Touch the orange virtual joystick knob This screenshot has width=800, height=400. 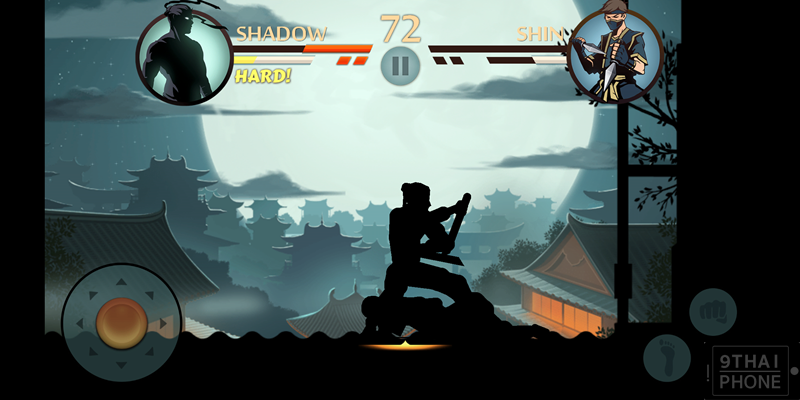click(122, 322)
